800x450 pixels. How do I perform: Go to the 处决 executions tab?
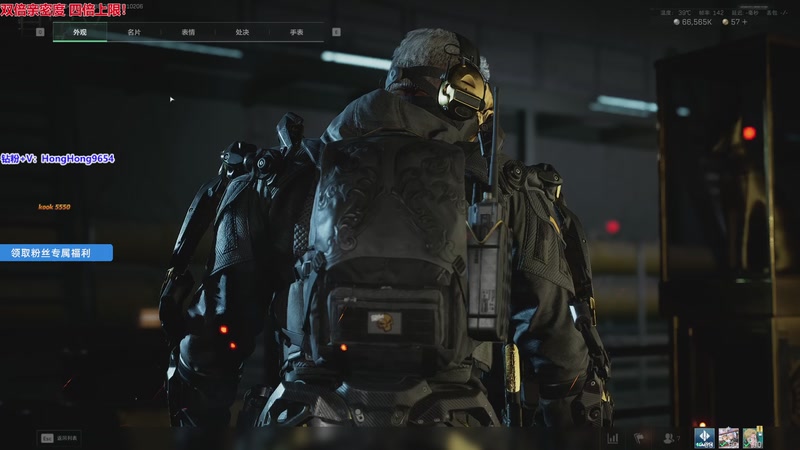(x=242, y=32)
